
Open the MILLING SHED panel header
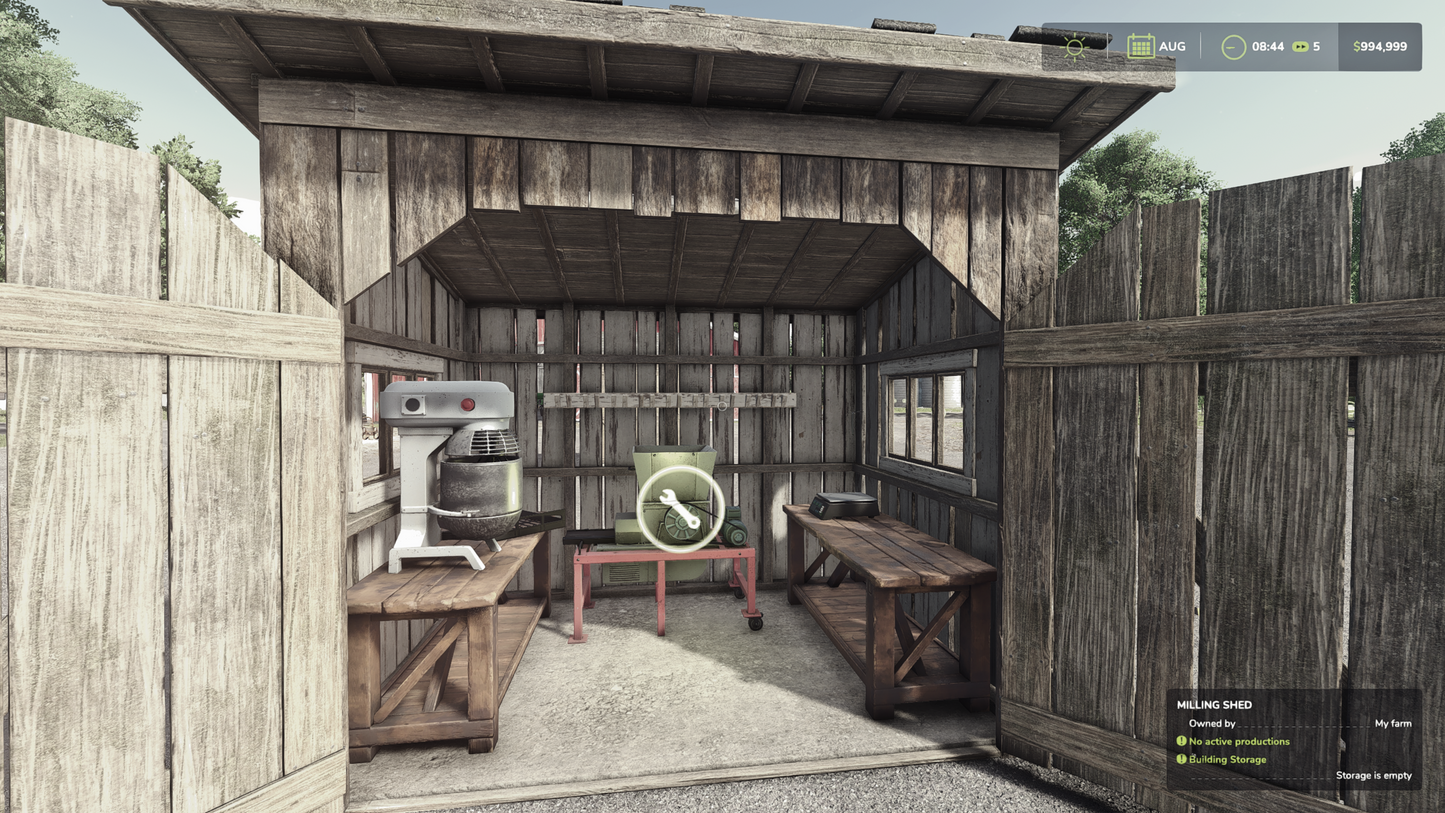click(1213, 704)
